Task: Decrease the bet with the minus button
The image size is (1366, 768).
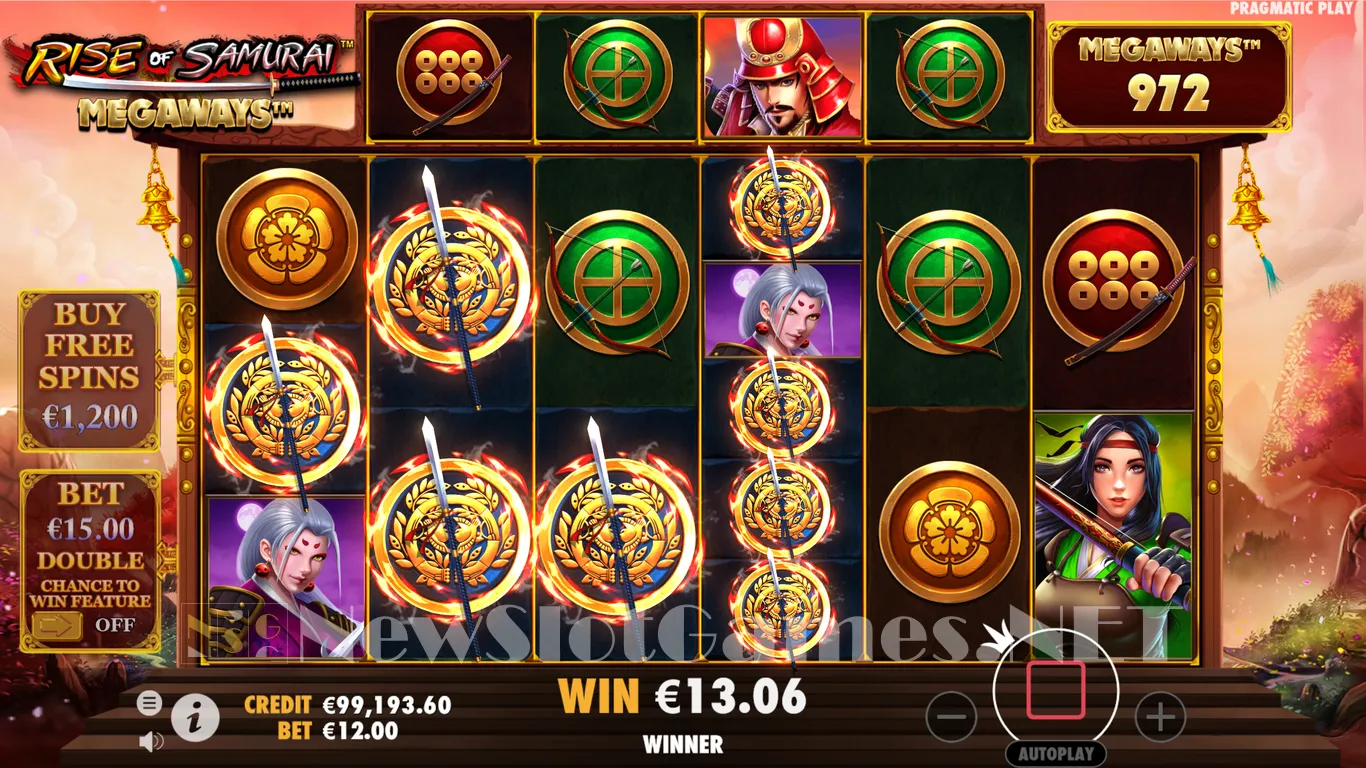Action: (951, 717)
